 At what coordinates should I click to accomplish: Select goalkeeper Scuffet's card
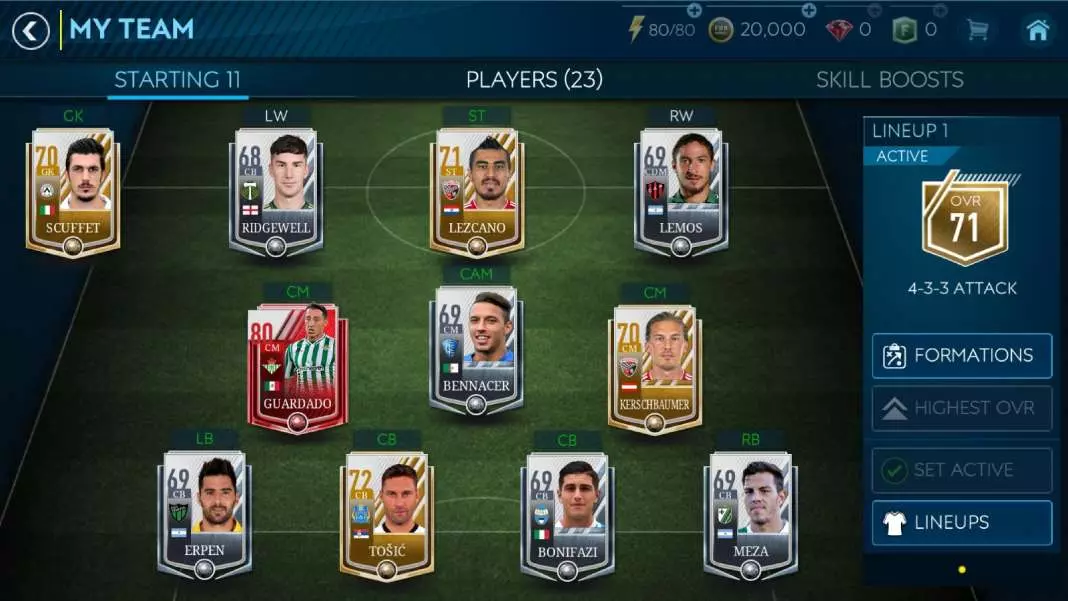tap(73, 190)
